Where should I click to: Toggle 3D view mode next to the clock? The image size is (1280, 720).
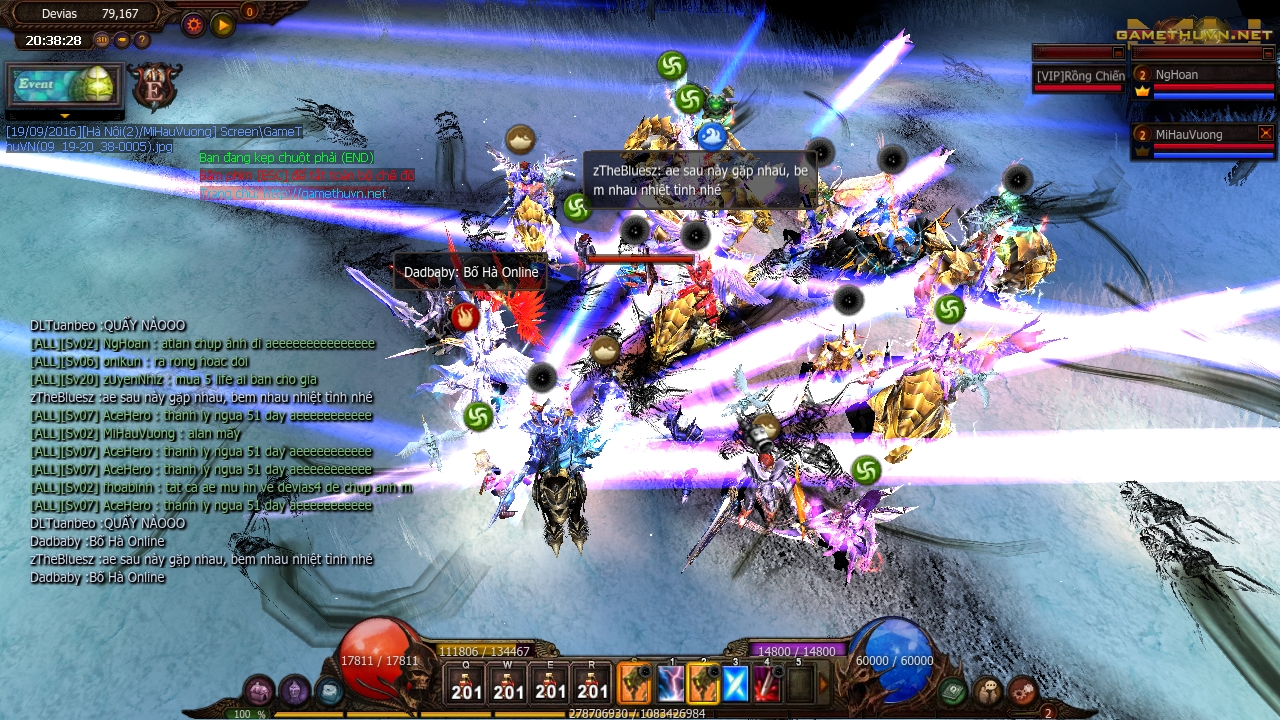(103, 40)
